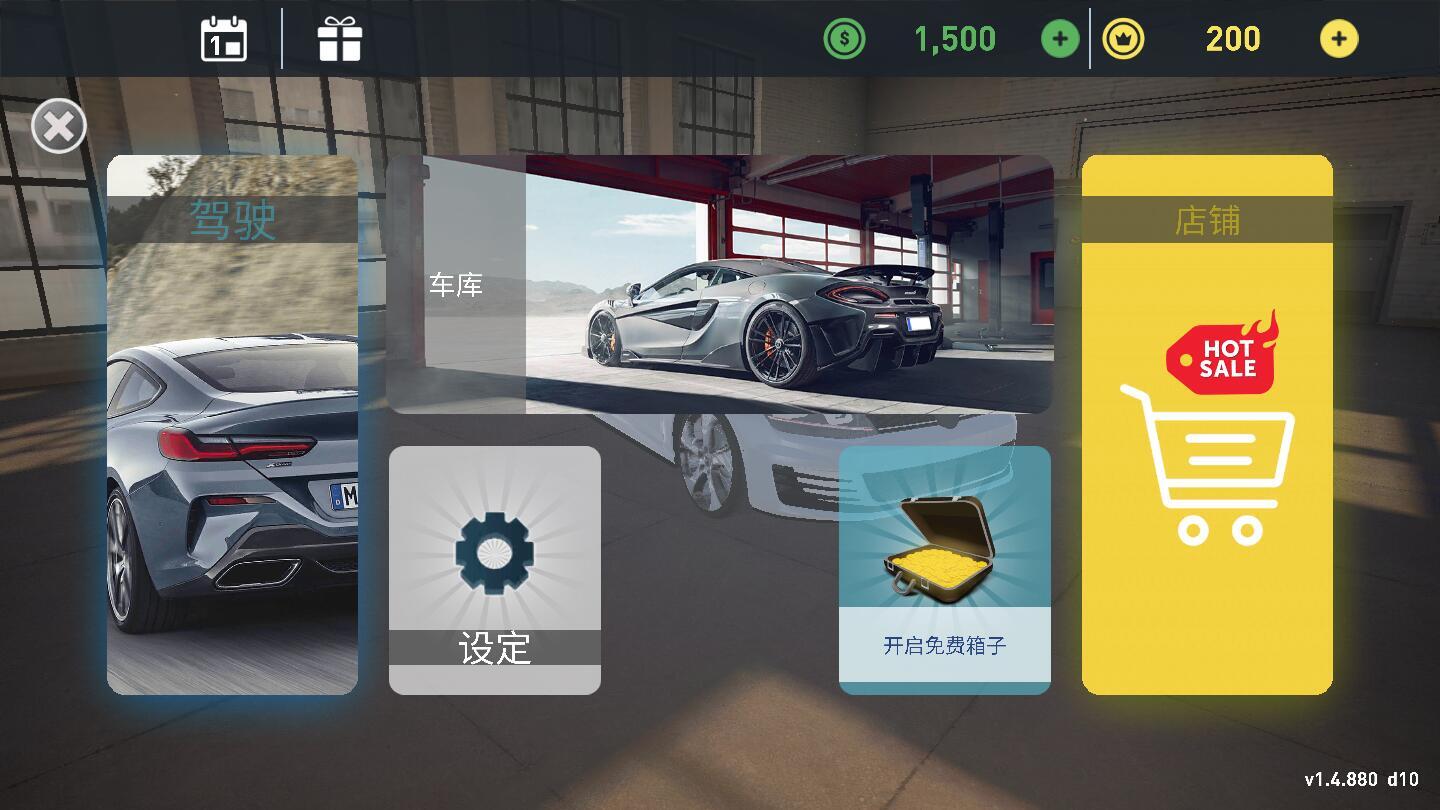This screenshot has width=1440, height=810.
Task: Close the menu with the X button
Action: [59, 127]
